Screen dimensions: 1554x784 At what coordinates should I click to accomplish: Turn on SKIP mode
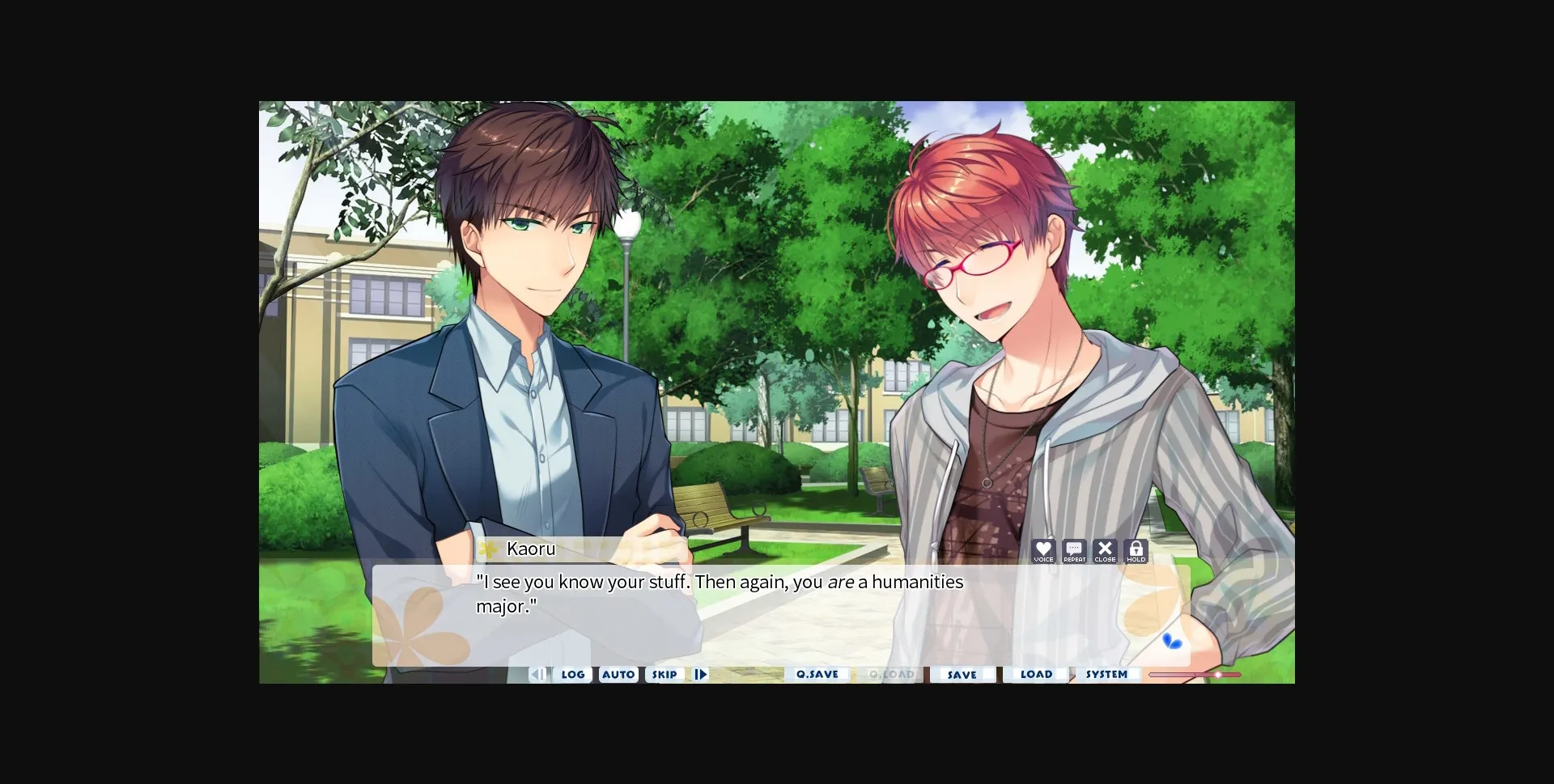coord(664,674)
